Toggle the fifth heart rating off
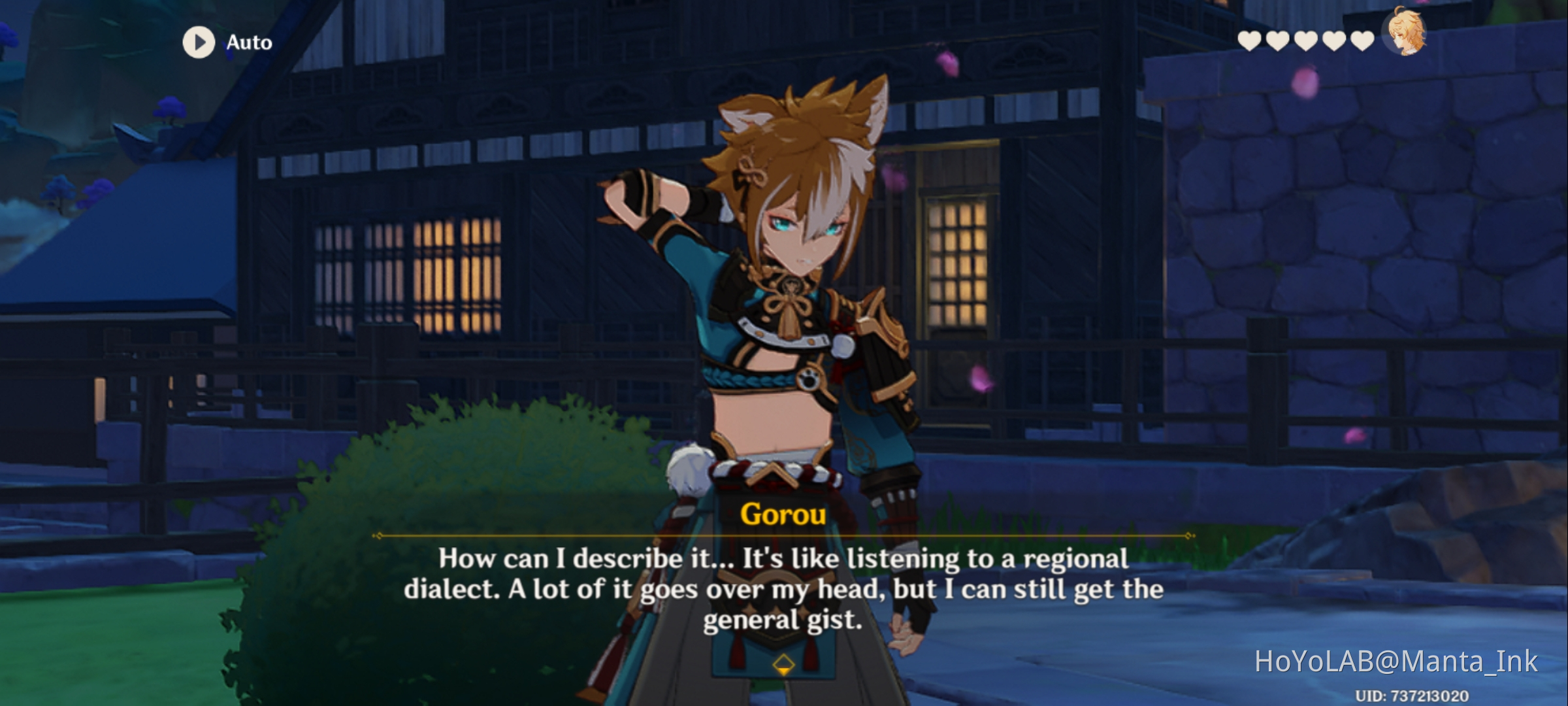The height and width of the screenshot is (706, 1568). (1362, 42)
